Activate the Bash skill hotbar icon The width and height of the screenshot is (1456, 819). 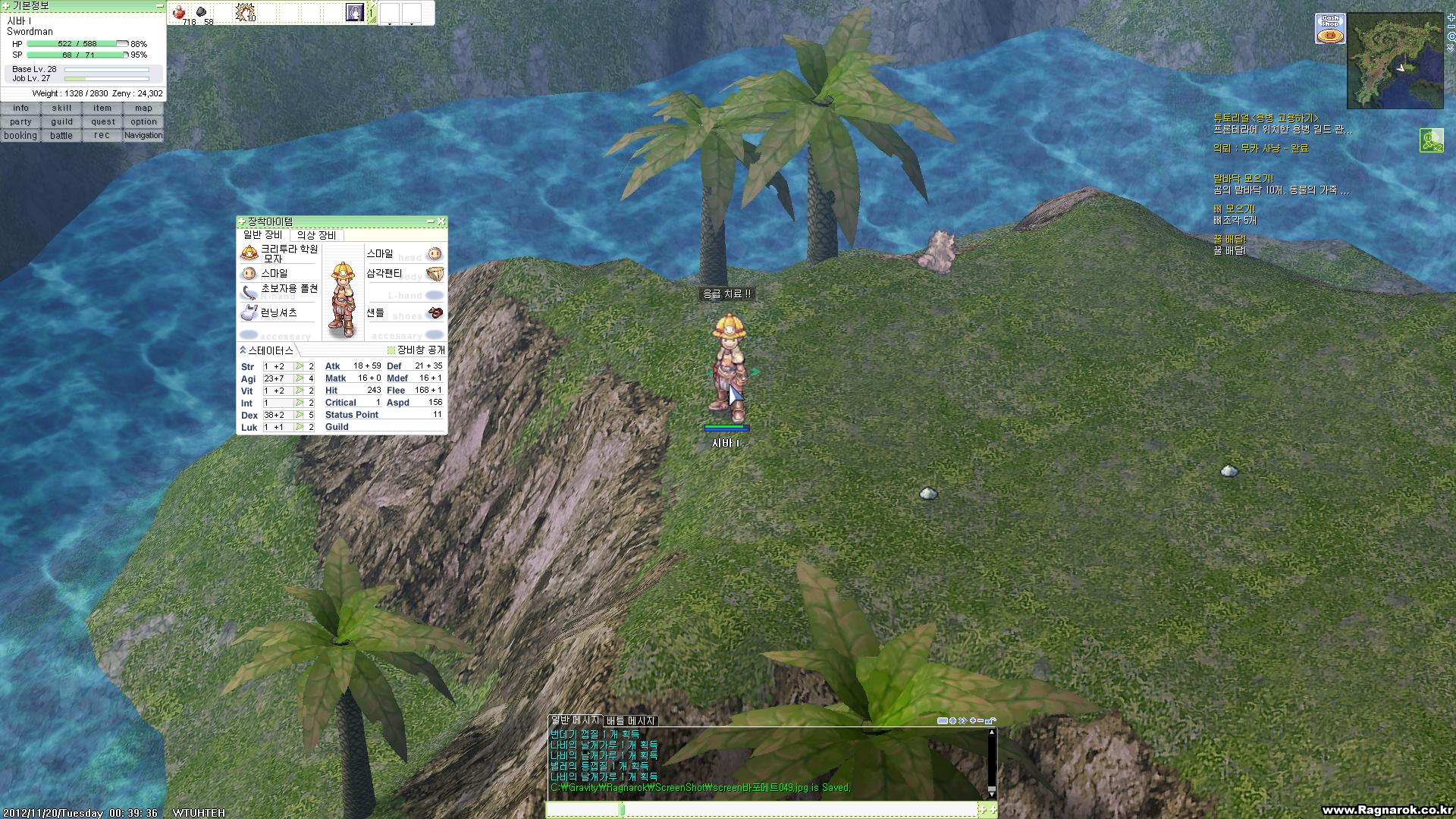pyautogui.click(x=244, y=12)
